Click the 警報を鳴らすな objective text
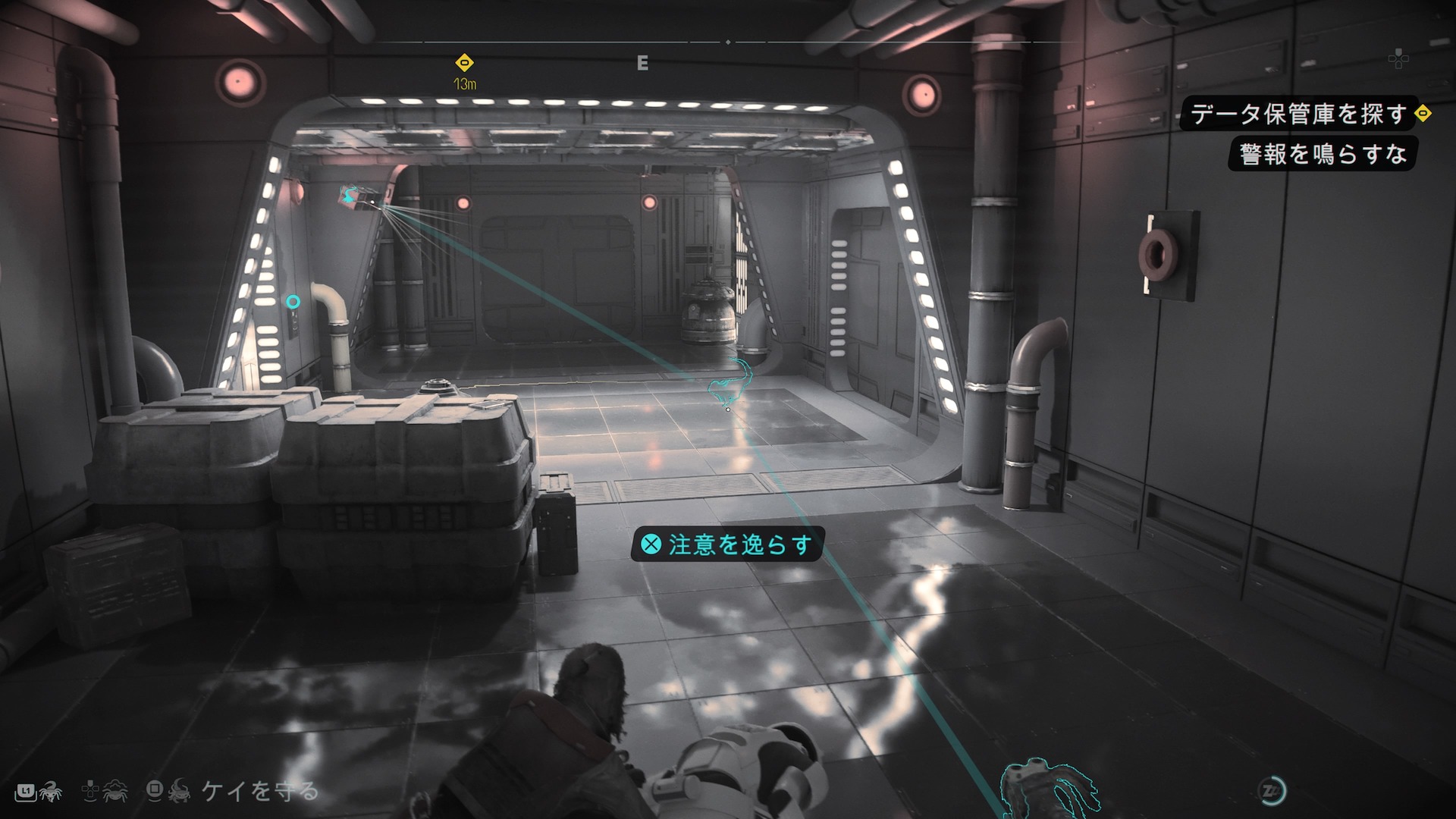The width and height of the screenshot is (1456, 819). click(x=1323, y=155)
